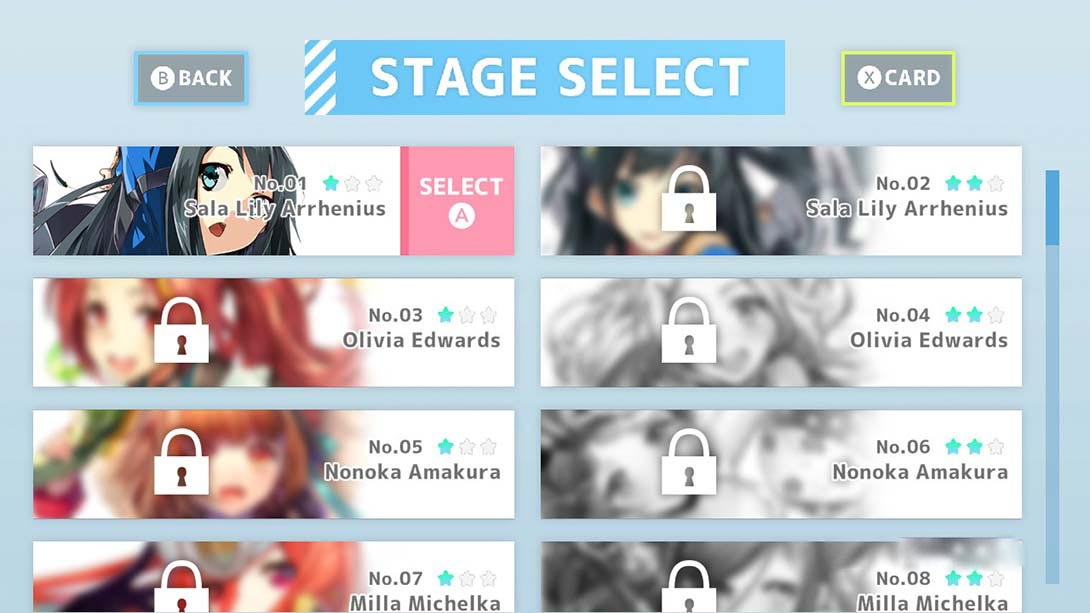Choose locked stage No.05 Nonoka Amakura
This screenshot has height=613, width=1090.
pos(273,464)
